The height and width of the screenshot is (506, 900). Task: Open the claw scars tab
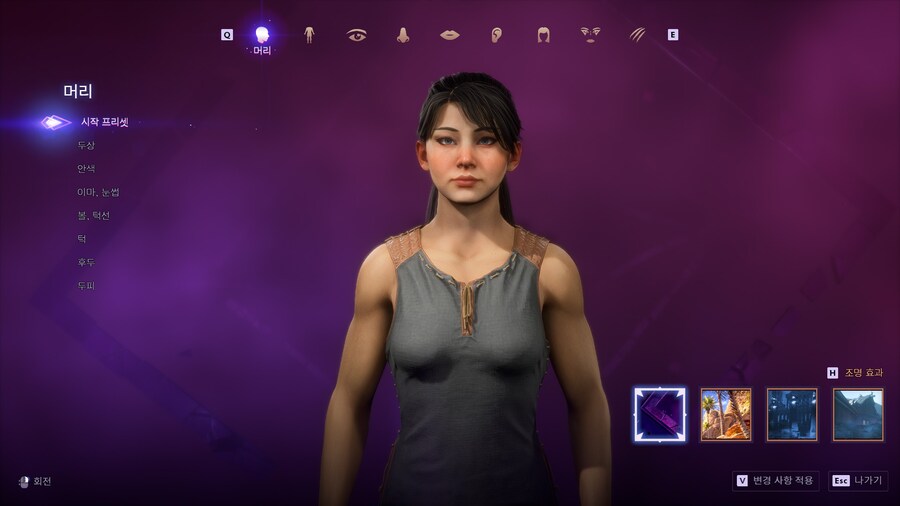coord(637,35)
